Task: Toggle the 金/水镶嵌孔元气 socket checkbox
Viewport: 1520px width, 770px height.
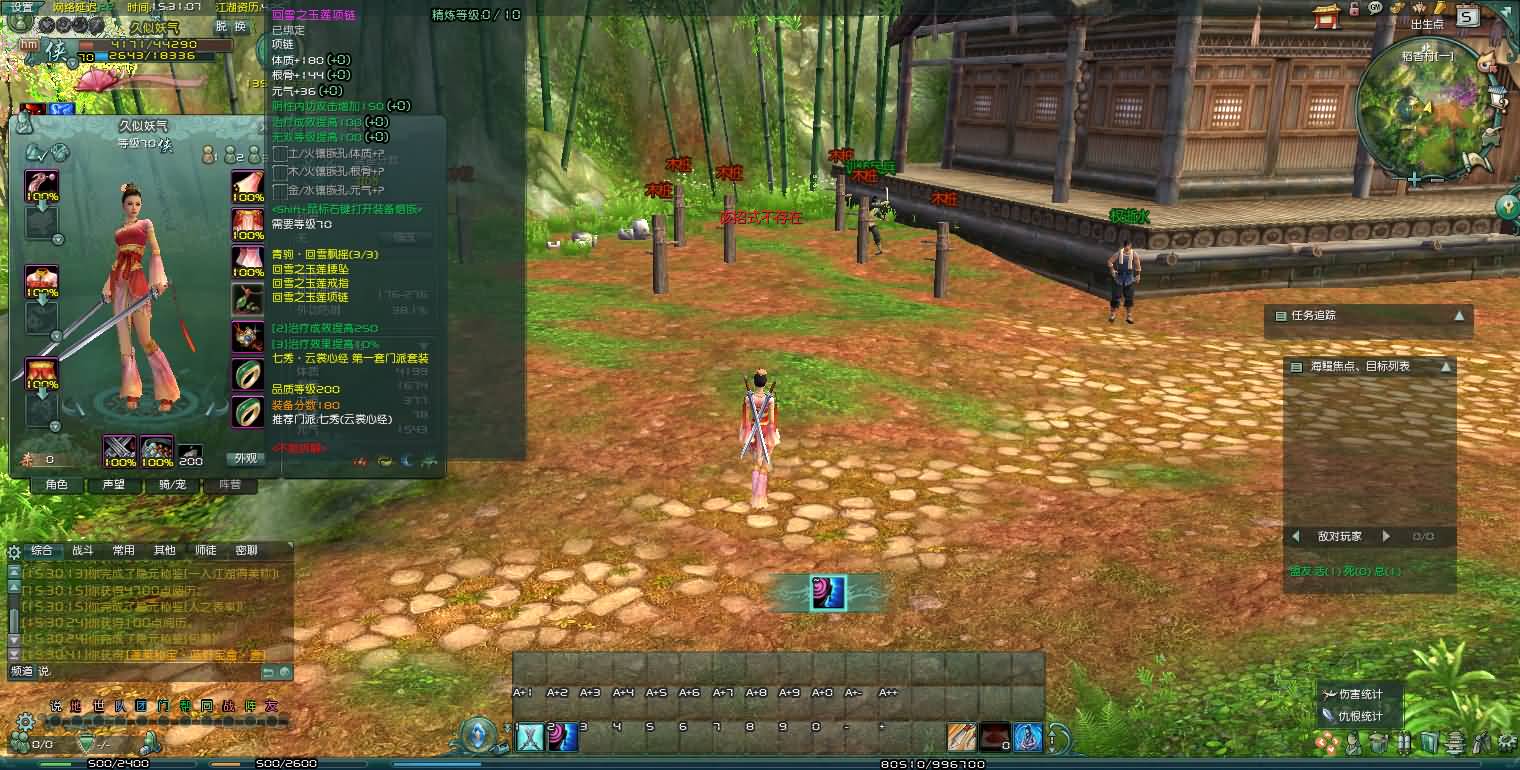Action: tap(280, 193)
